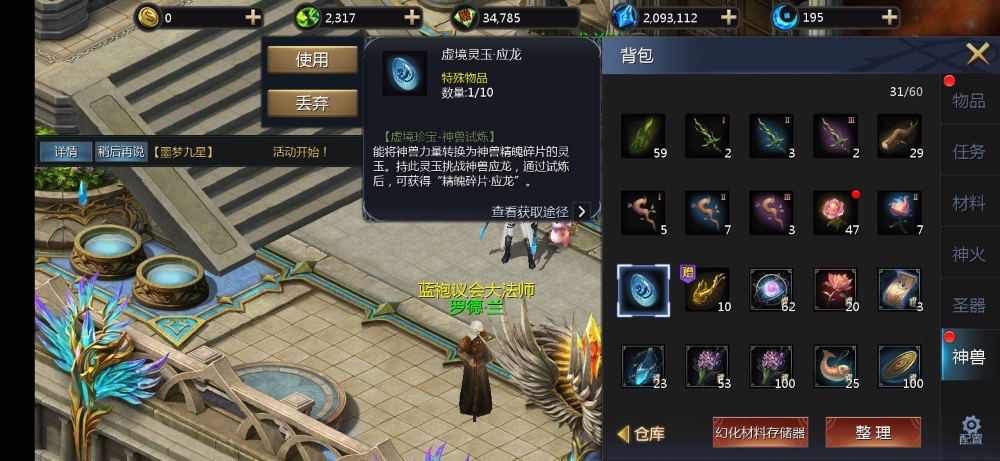Image resolution: width=1000 pixels, height=461 pixels.
Task: Open the 配置 configuration gear
Action: (x=969, y=430)
